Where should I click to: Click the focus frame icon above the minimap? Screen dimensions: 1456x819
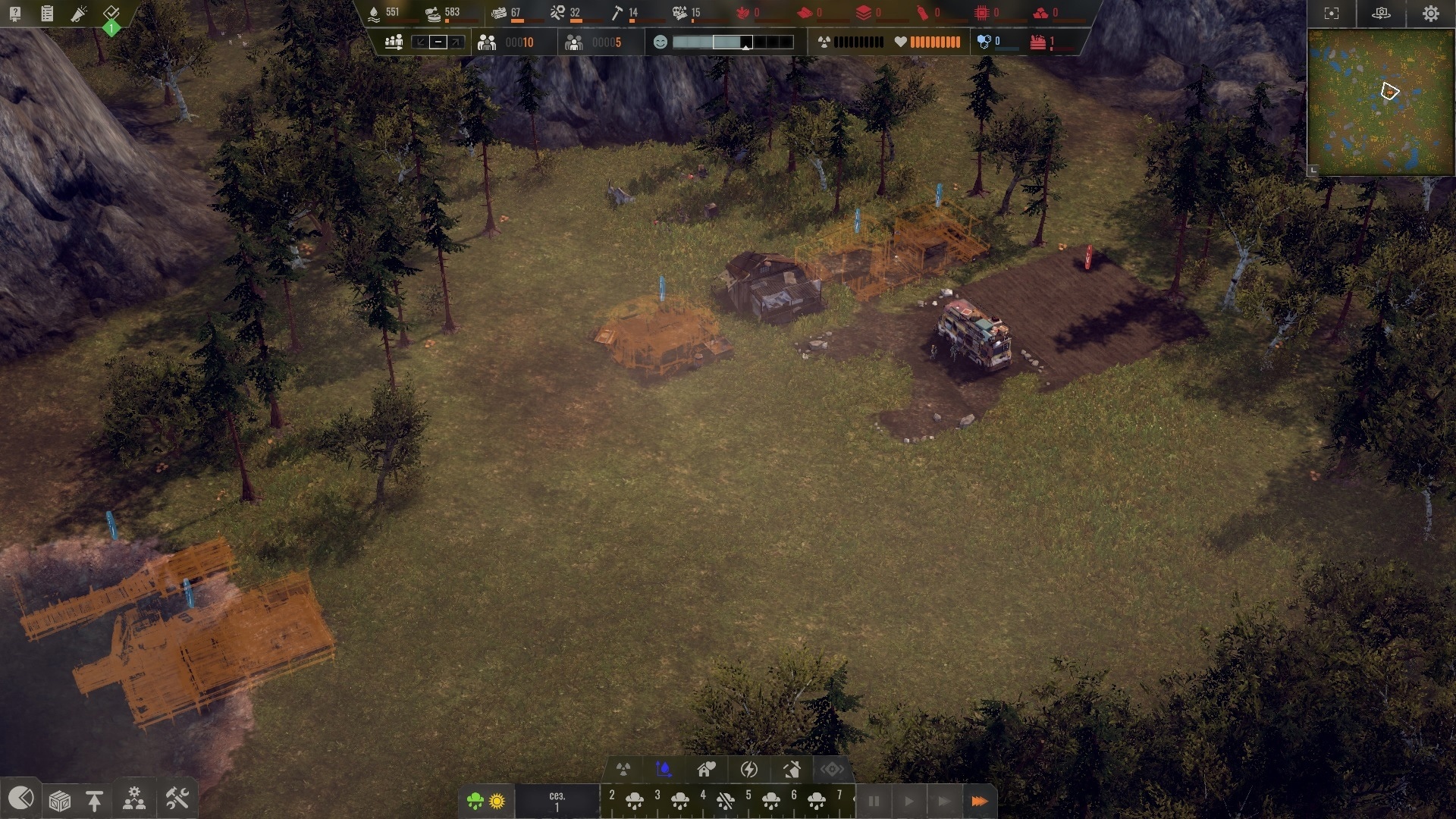pos(1332,14)
